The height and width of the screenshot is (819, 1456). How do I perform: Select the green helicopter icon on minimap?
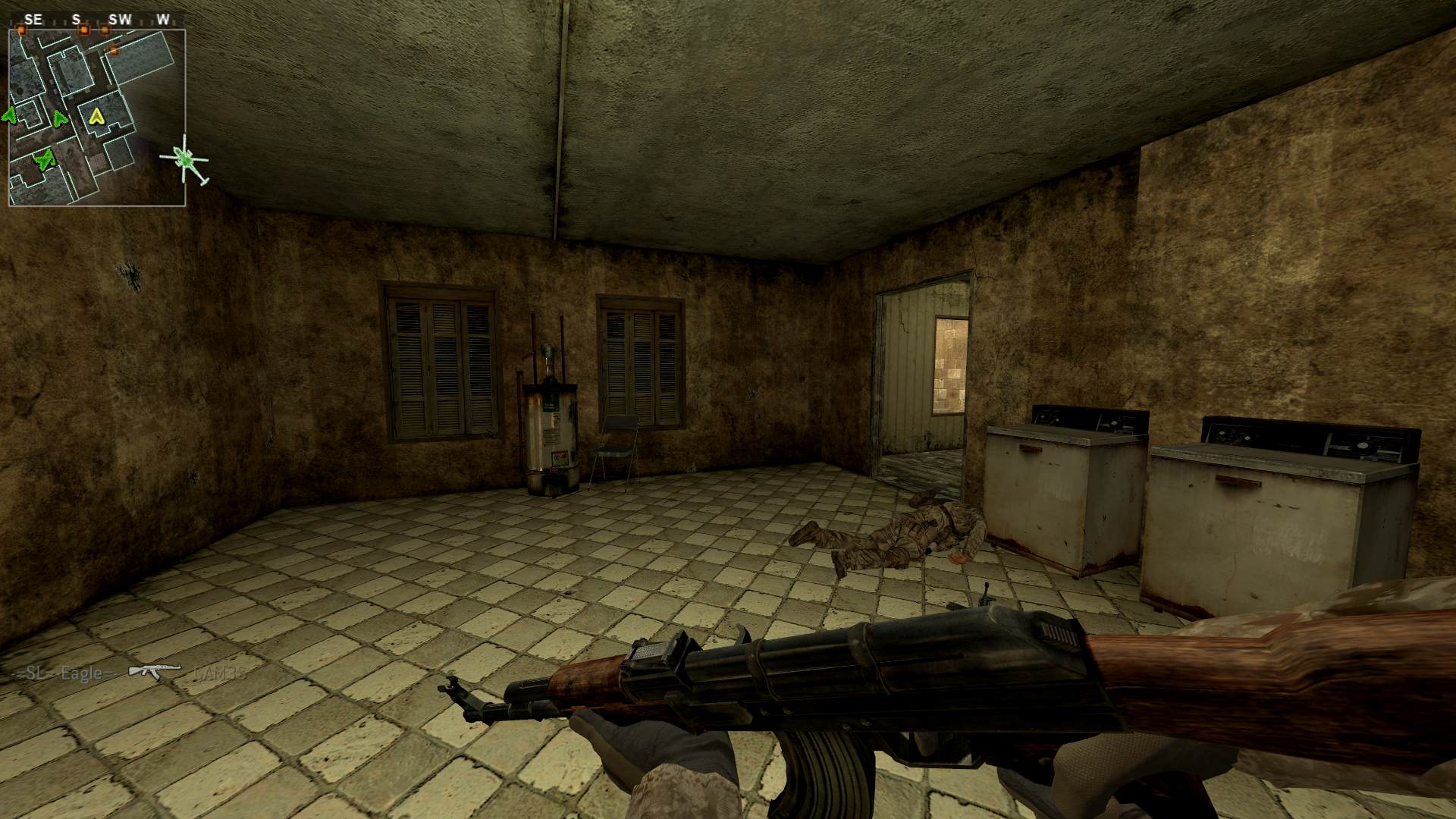pos(184,159)
